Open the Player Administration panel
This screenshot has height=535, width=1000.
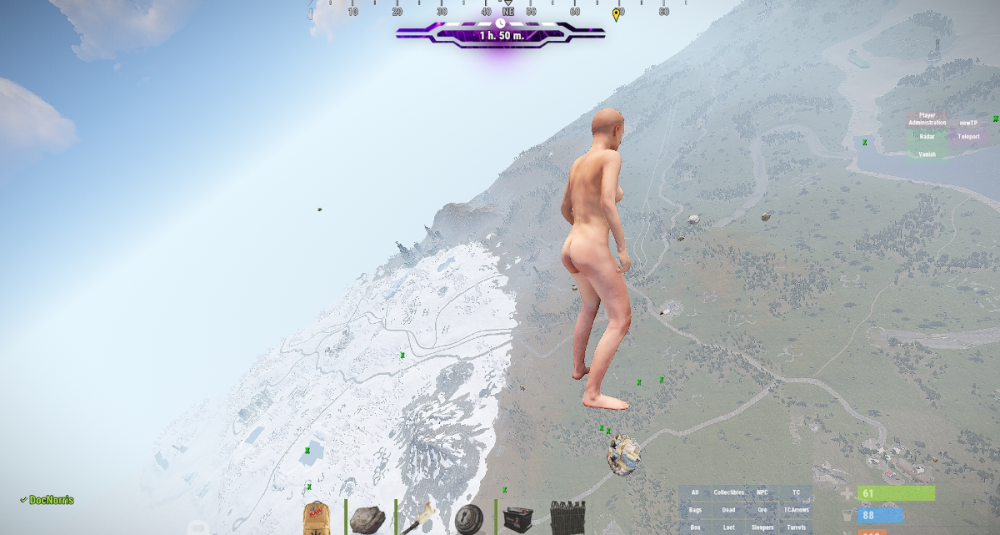pos(926,118)
